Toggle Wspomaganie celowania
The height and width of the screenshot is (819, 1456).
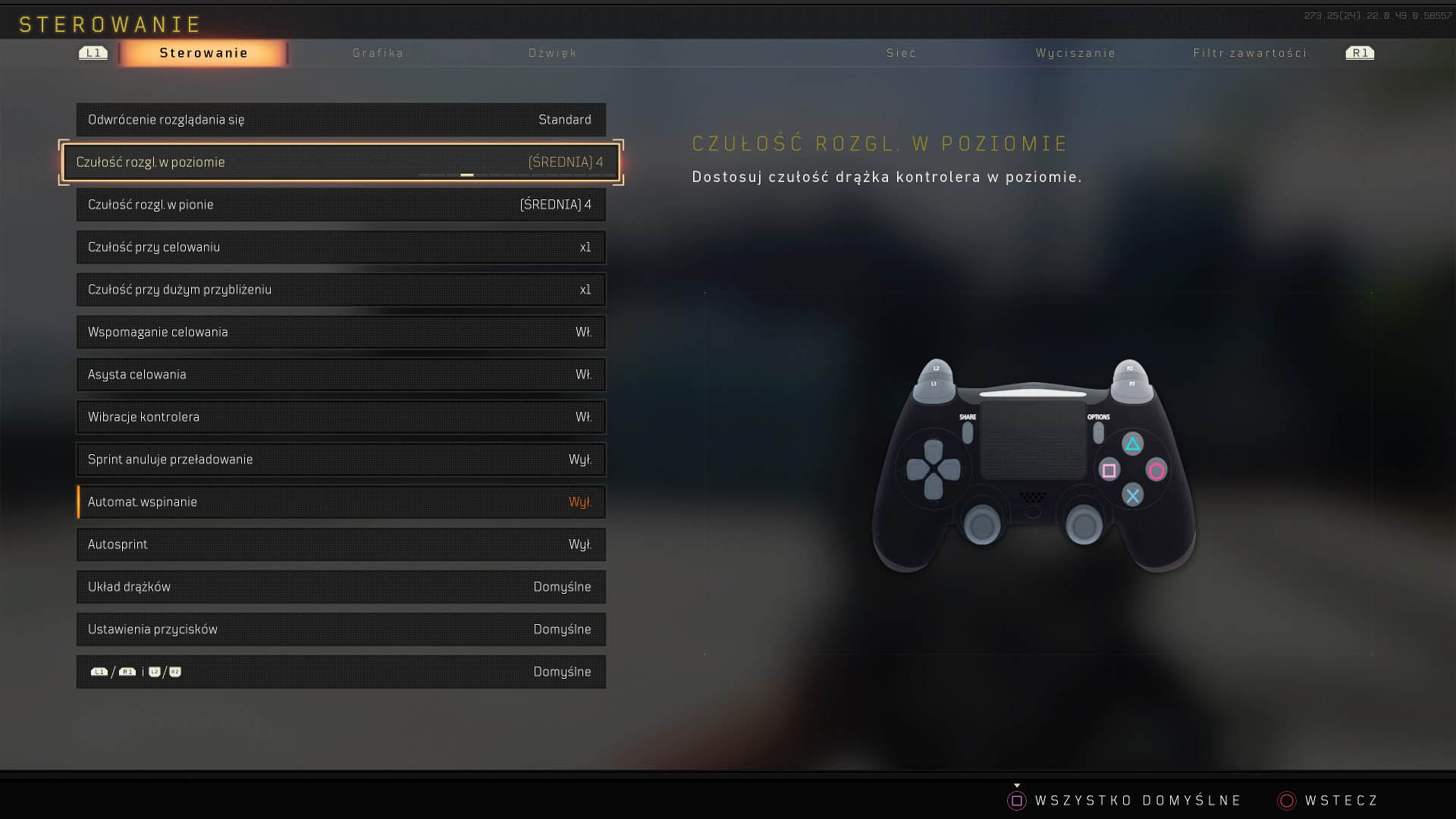(x=340, y=332)
